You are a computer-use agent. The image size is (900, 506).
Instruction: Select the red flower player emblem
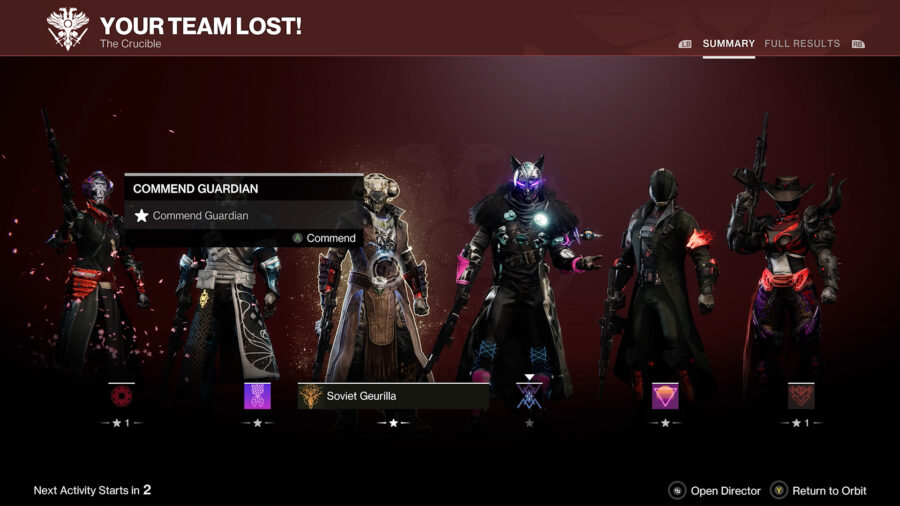tap(122, 396)
